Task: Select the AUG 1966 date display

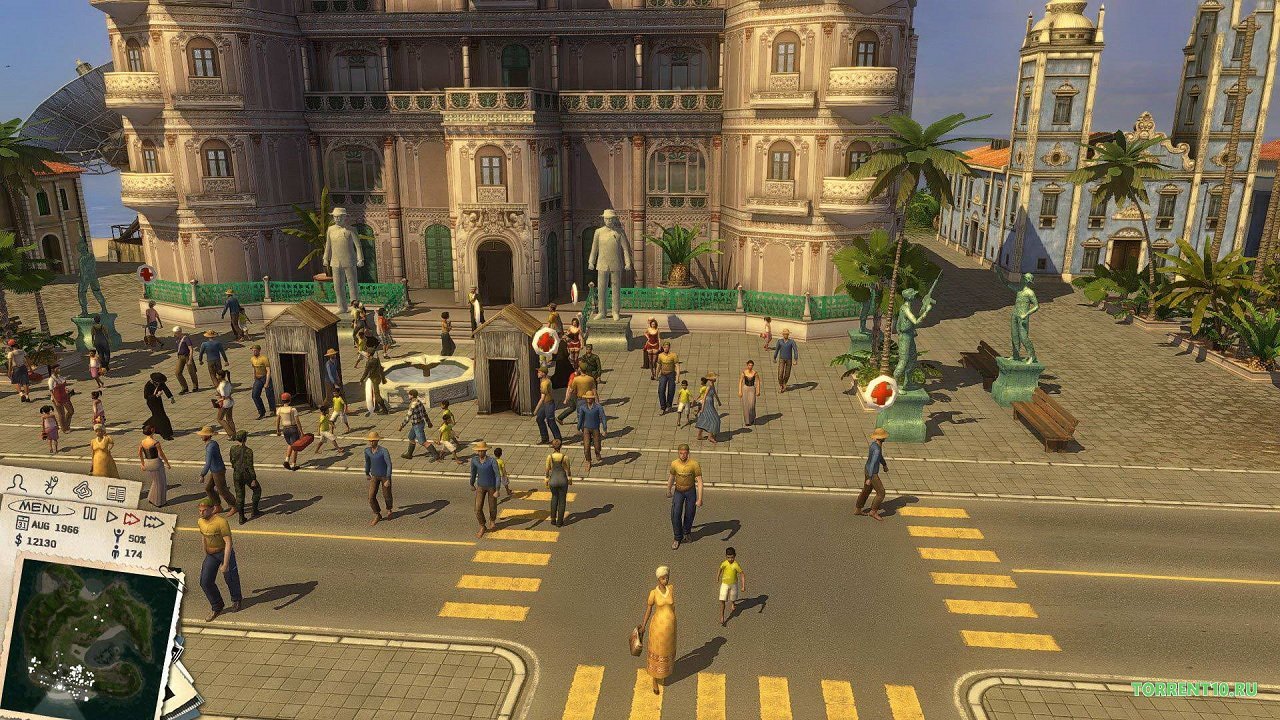Action: pyautogui.click(x=54, y=527)
